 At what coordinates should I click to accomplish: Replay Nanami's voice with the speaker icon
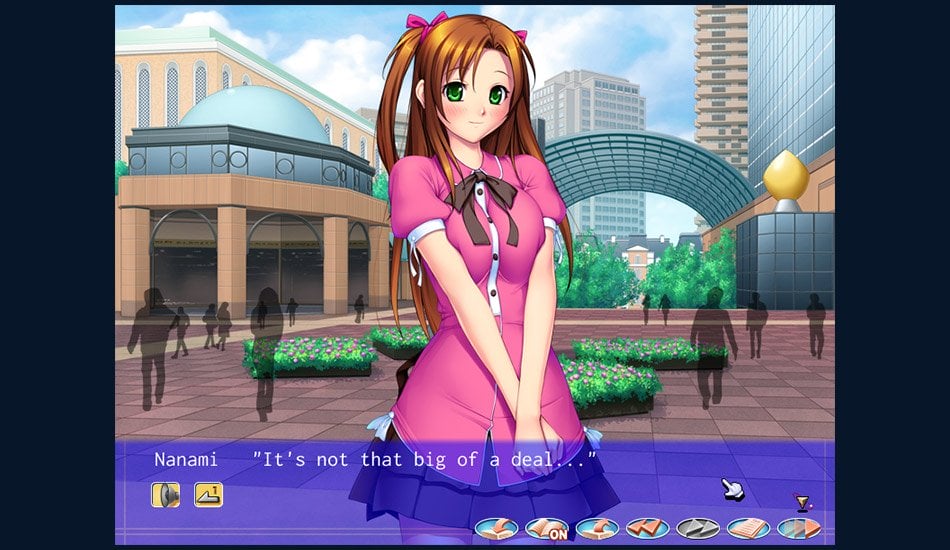(x=165, y=494)
